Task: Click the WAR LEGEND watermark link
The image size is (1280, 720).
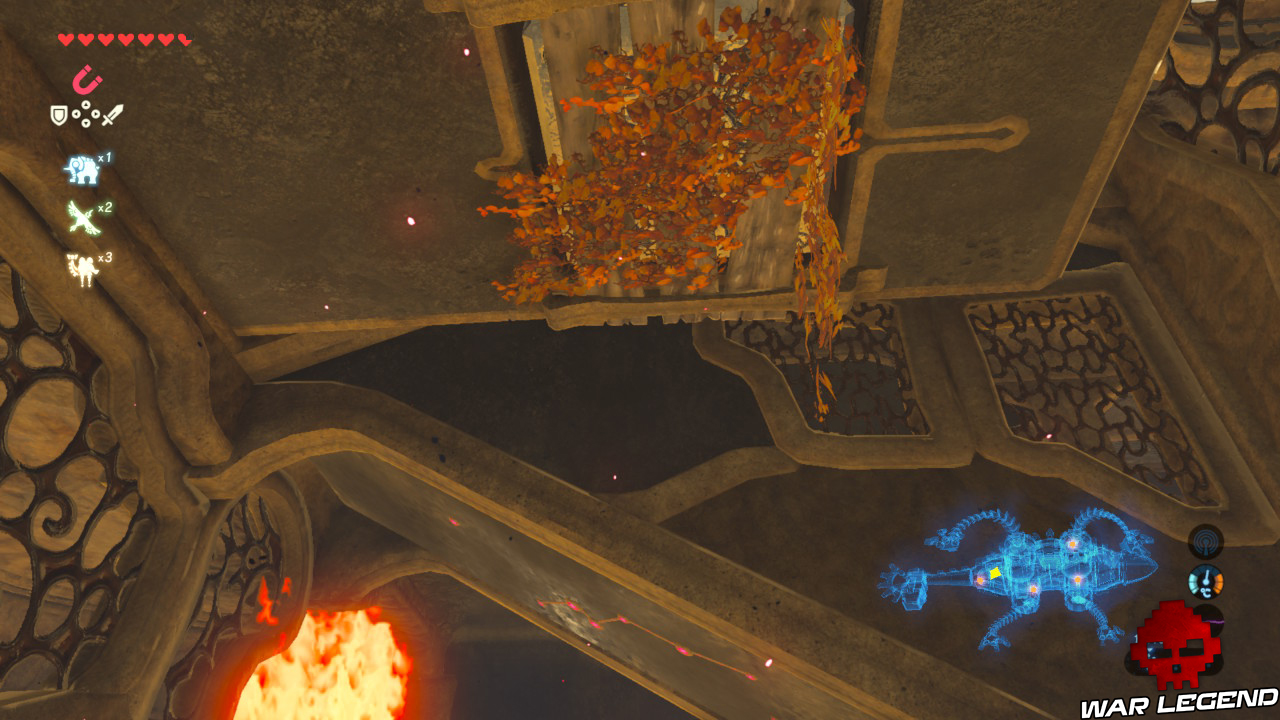Action: pos(1177,701)
